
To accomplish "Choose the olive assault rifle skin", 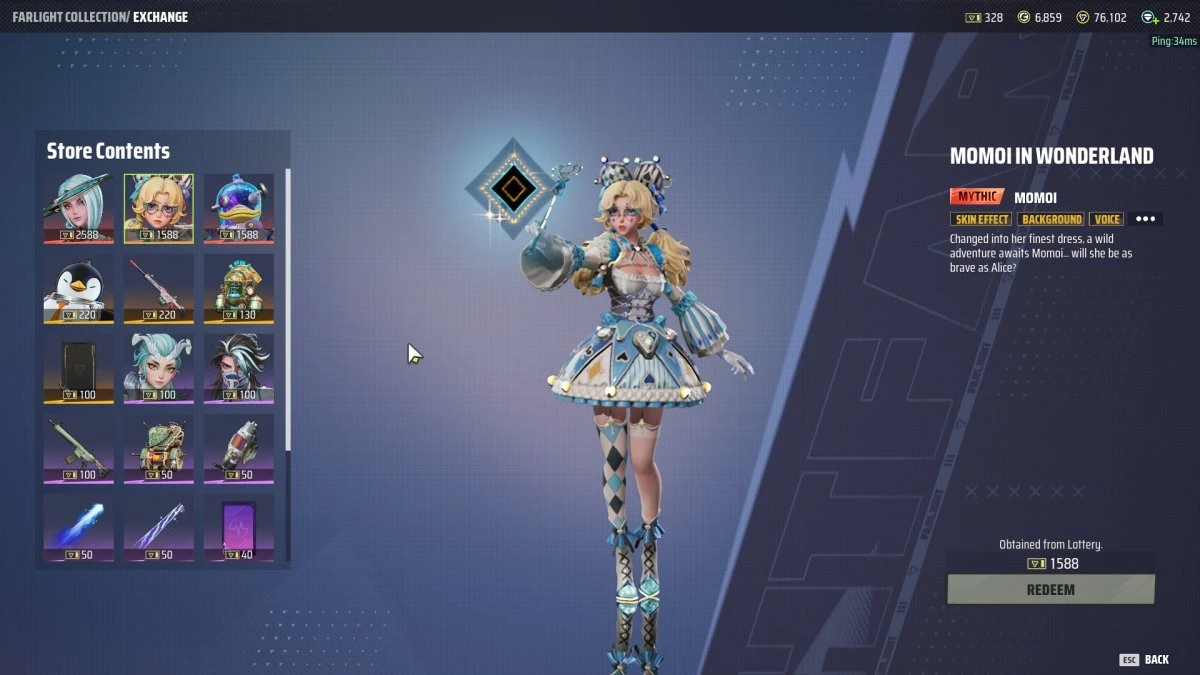I will [x=78, y=448].
